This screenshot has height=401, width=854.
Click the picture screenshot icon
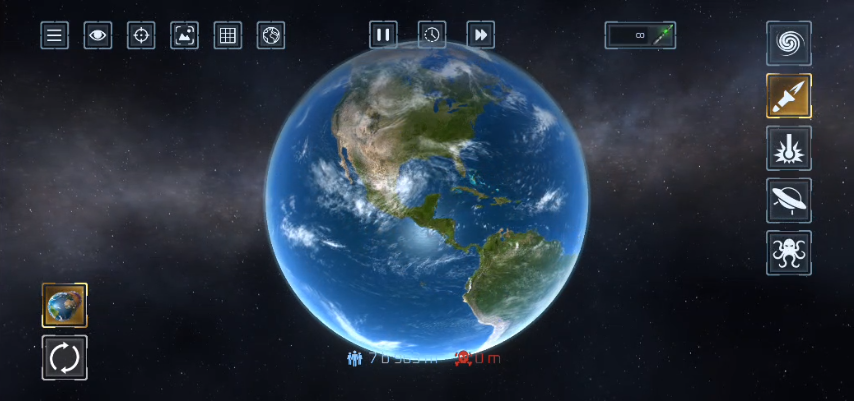coord(185,35)
